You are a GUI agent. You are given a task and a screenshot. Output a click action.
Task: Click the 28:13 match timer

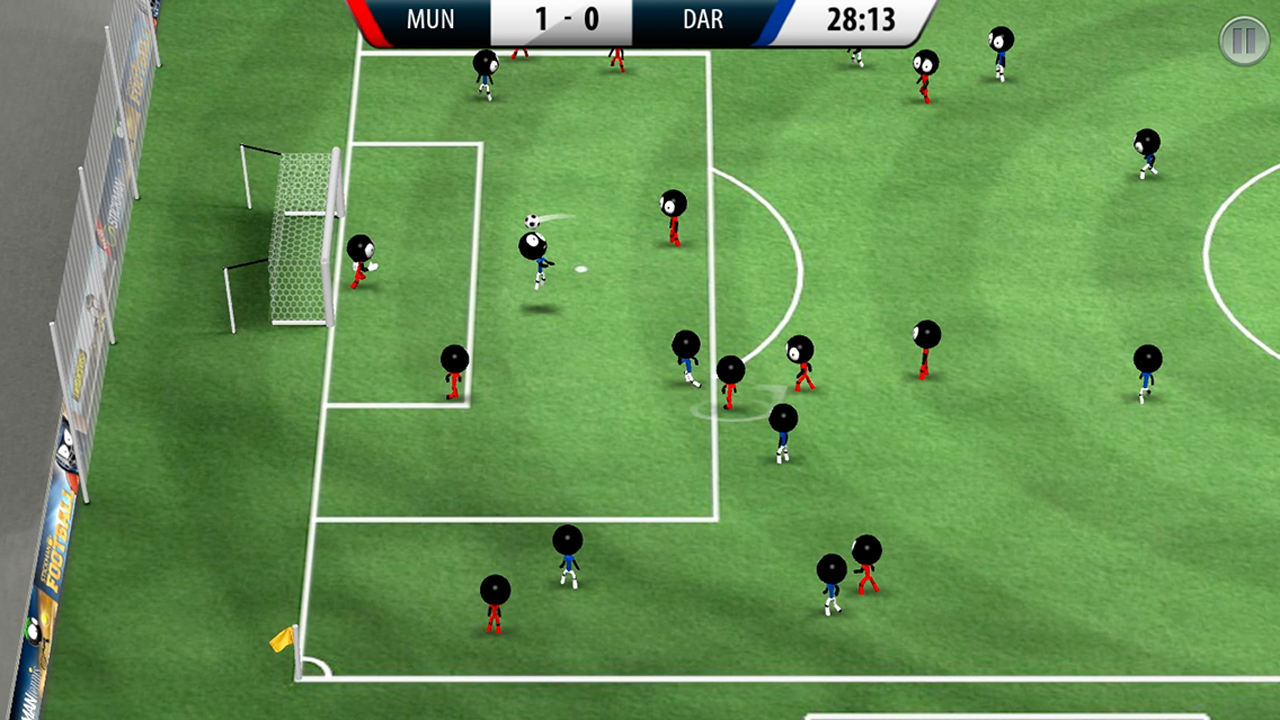click(x=862, y=19)
